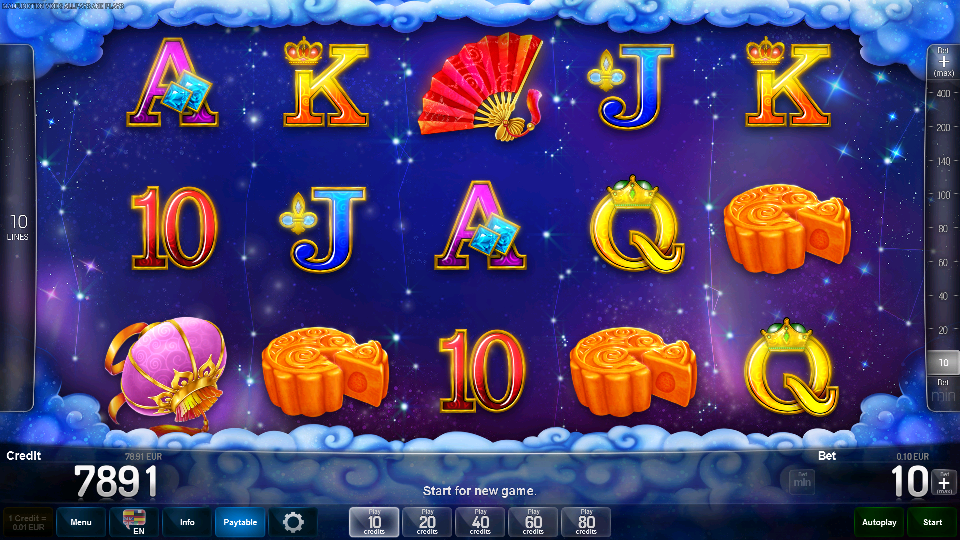Open settings via the gear icon
The height and width of the screenshot is (540, 960).
[x=293, y=522]
